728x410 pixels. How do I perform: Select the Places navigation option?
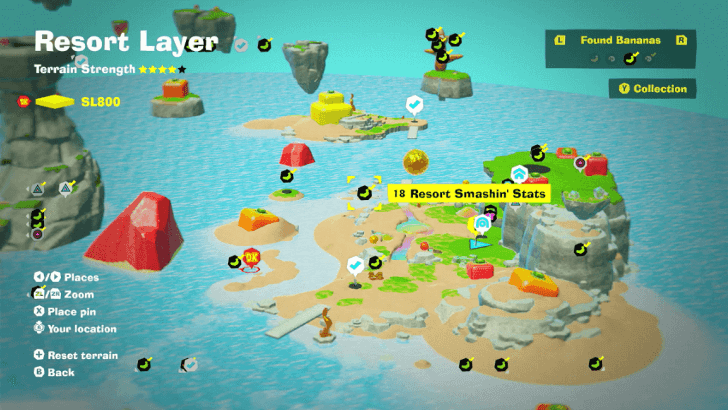72,277
